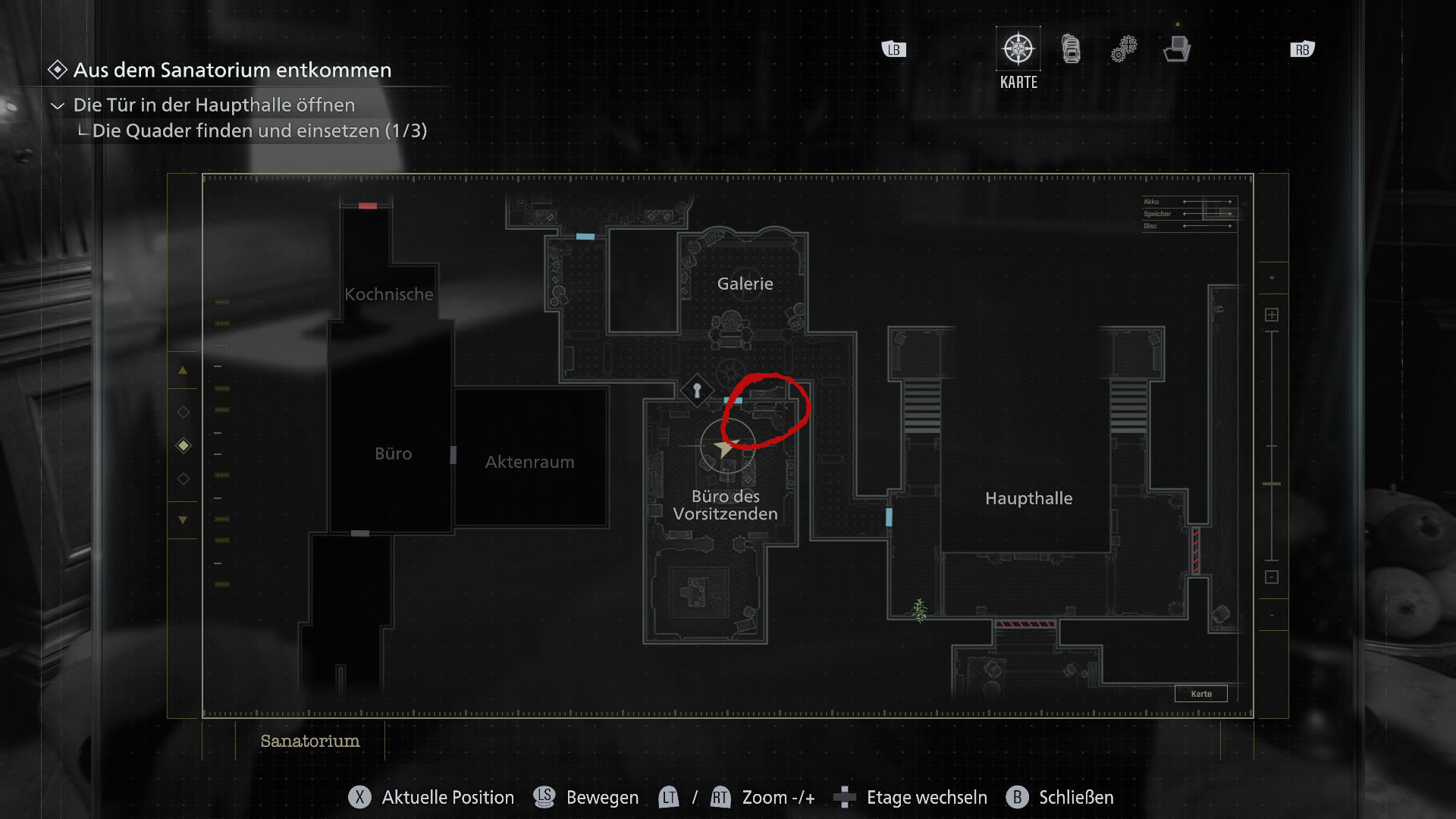
Task: Click the small Karte label box
Action: (1200, 694)
